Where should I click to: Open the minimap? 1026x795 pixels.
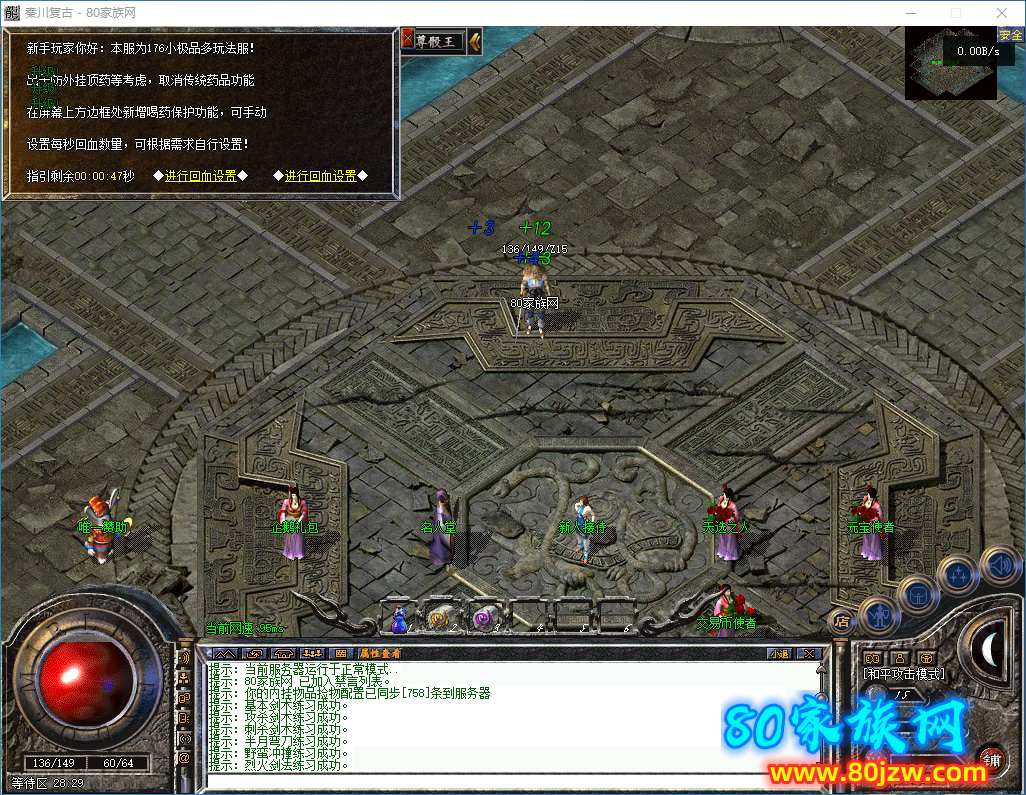[x=952, y=63]
